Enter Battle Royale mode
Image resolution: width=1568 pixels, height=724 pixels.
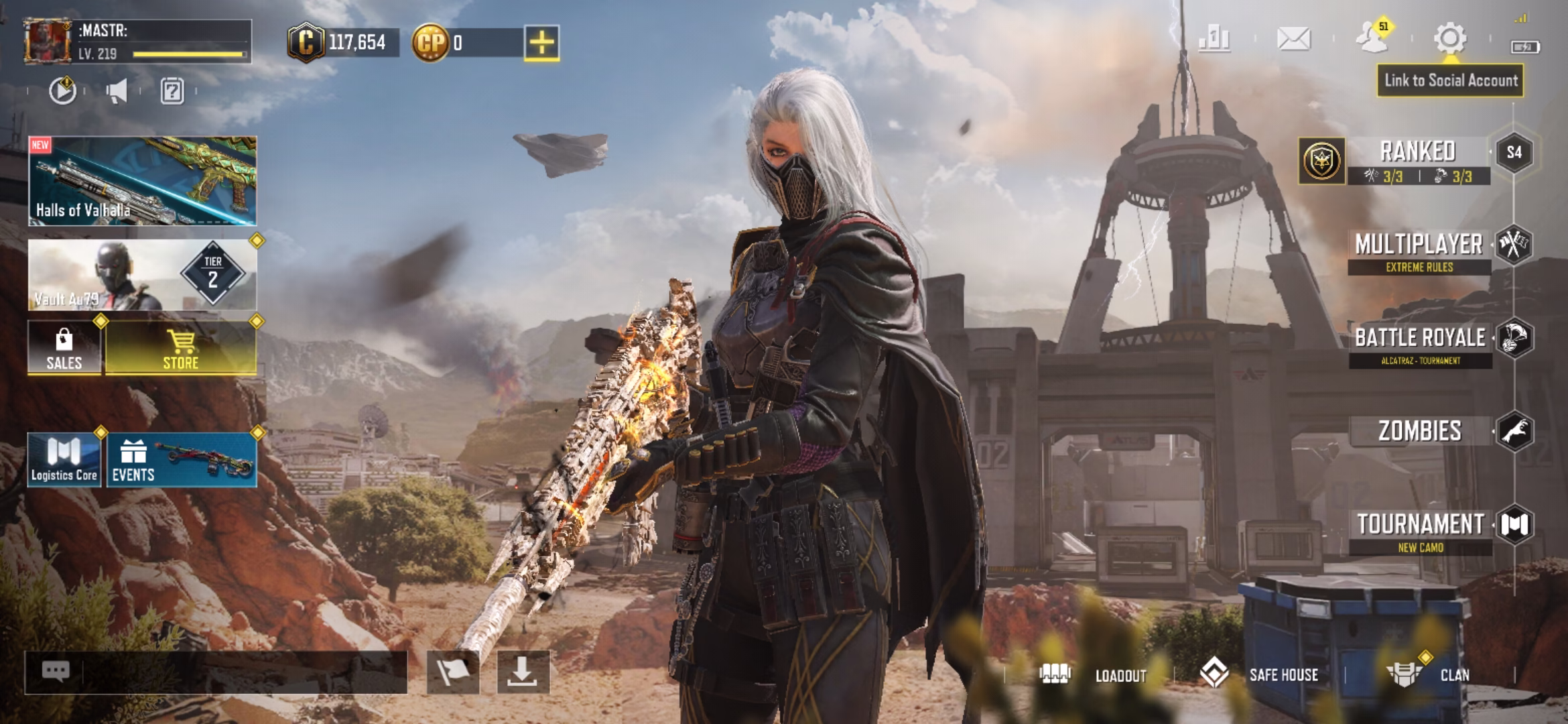(1421, 344)
